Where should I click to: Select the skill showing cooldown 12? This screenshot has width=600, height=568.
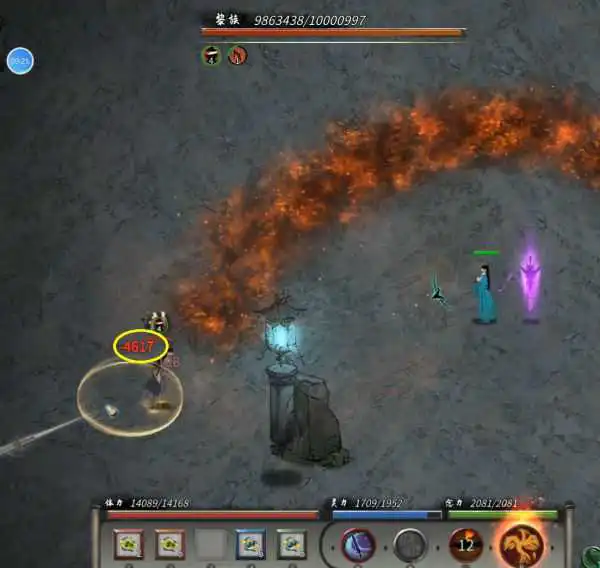click(465, 544)
